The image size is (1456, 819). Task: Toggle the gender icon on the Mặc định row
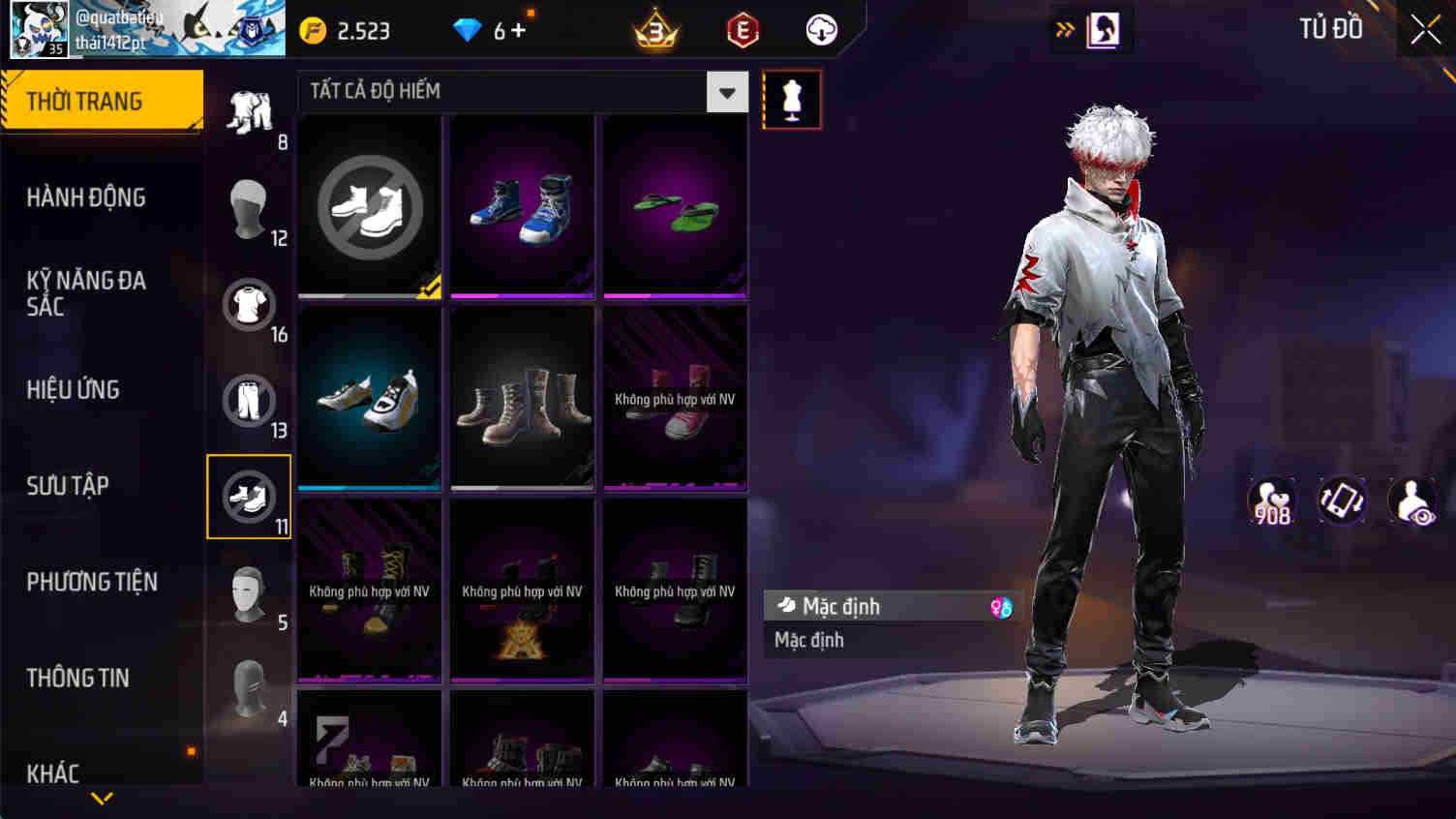[1002, 605]
